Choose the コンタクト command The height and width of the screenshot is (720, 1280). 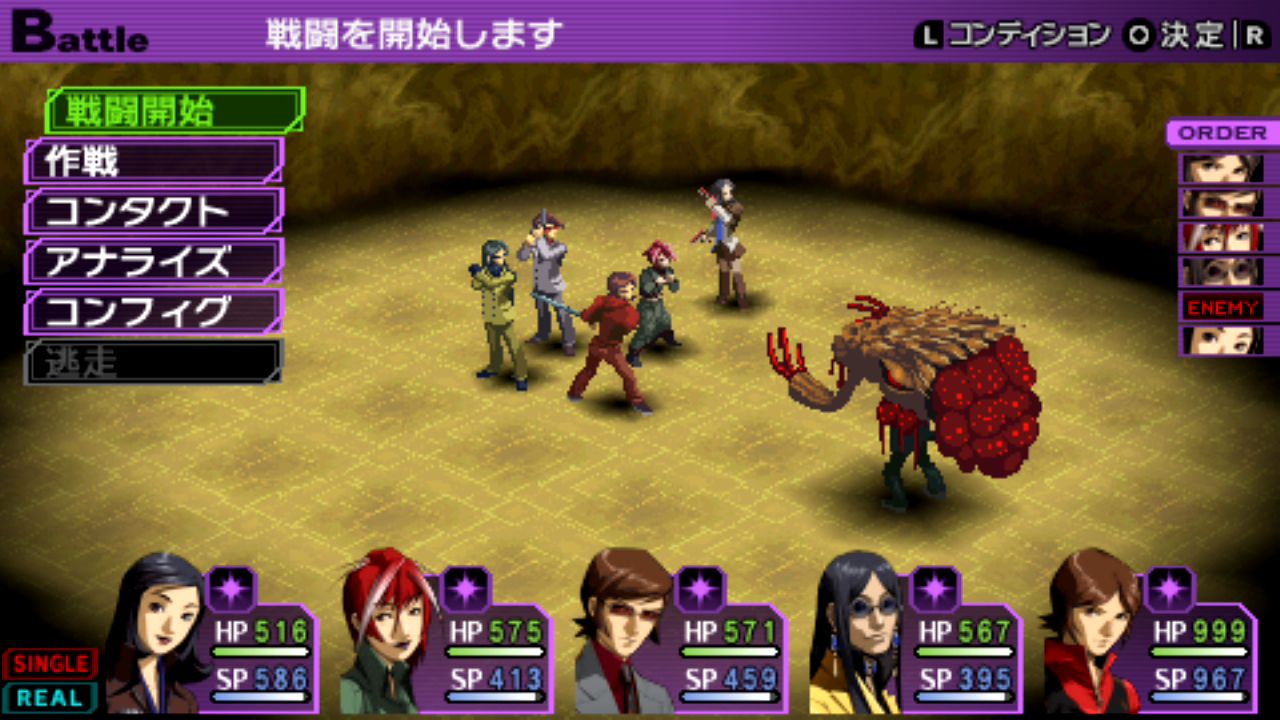[154, 211]
